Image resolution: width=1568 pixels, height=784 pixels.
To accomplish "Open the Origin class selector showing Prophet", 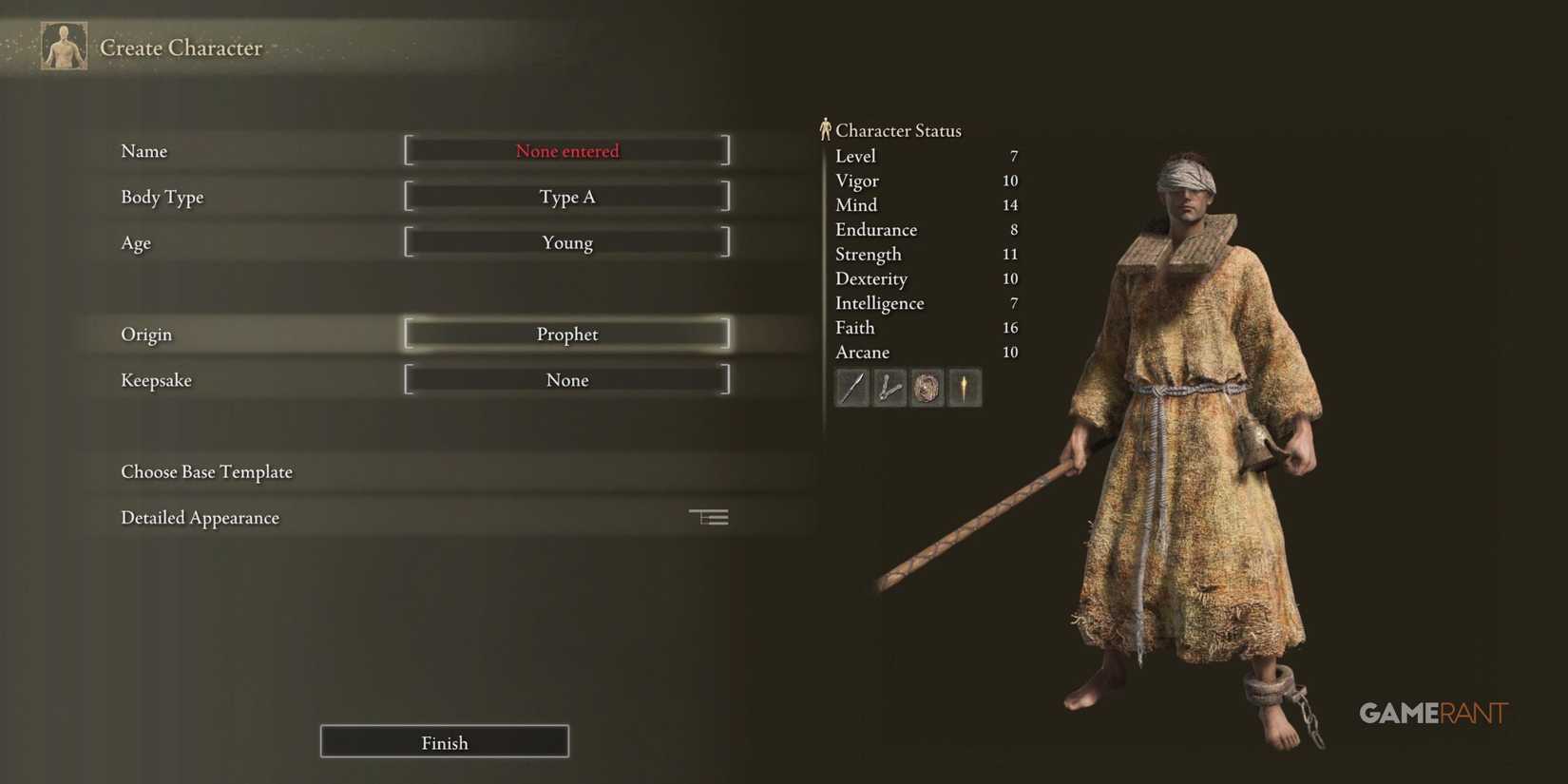I will click(566, 334).
